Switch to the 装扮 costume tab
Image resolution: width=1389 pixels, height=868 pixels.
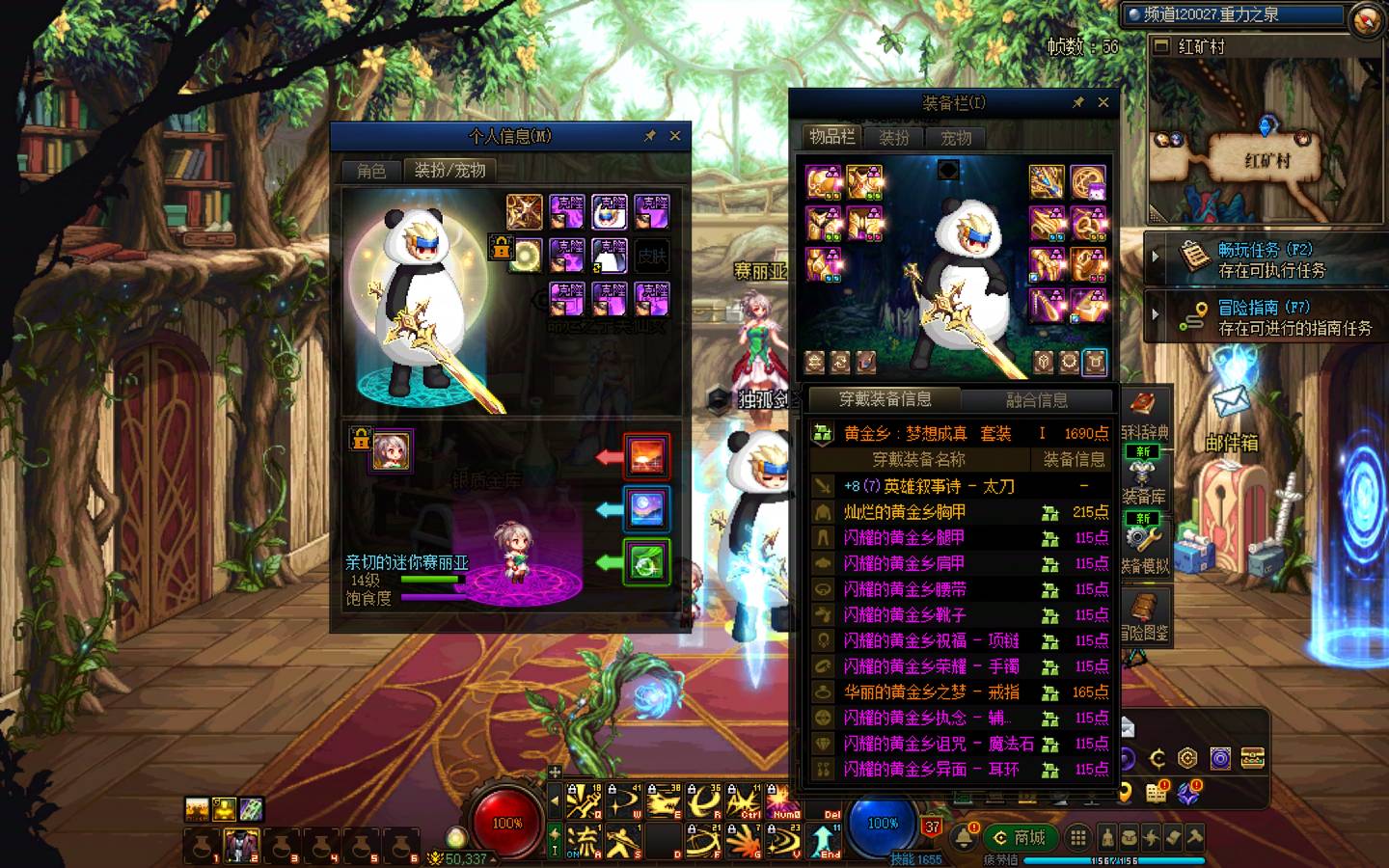point(894,138)
